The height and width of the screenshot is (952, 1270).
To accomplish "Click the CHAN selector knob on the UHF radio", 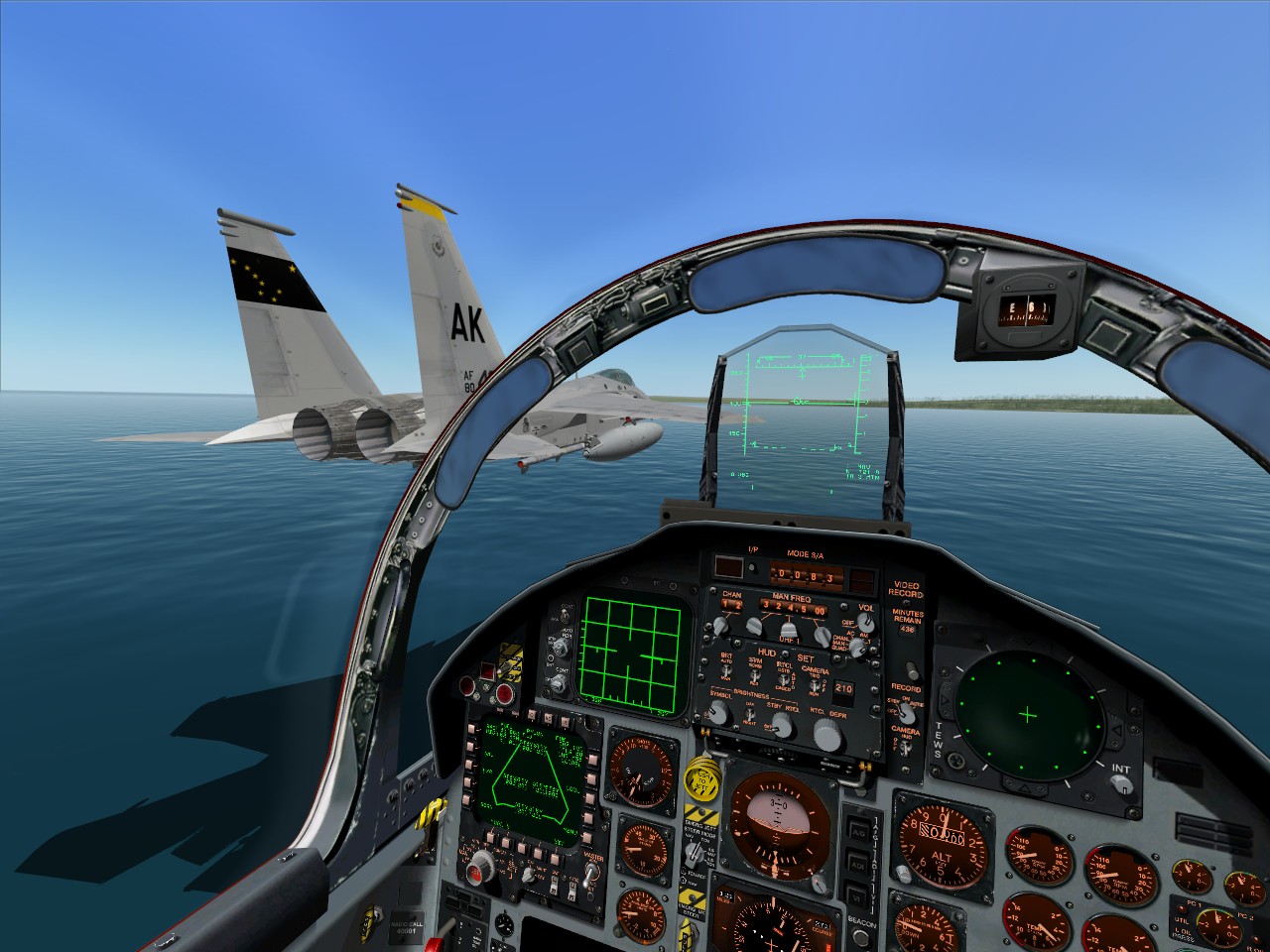I will pyautogui.click(x=720, y=627).
